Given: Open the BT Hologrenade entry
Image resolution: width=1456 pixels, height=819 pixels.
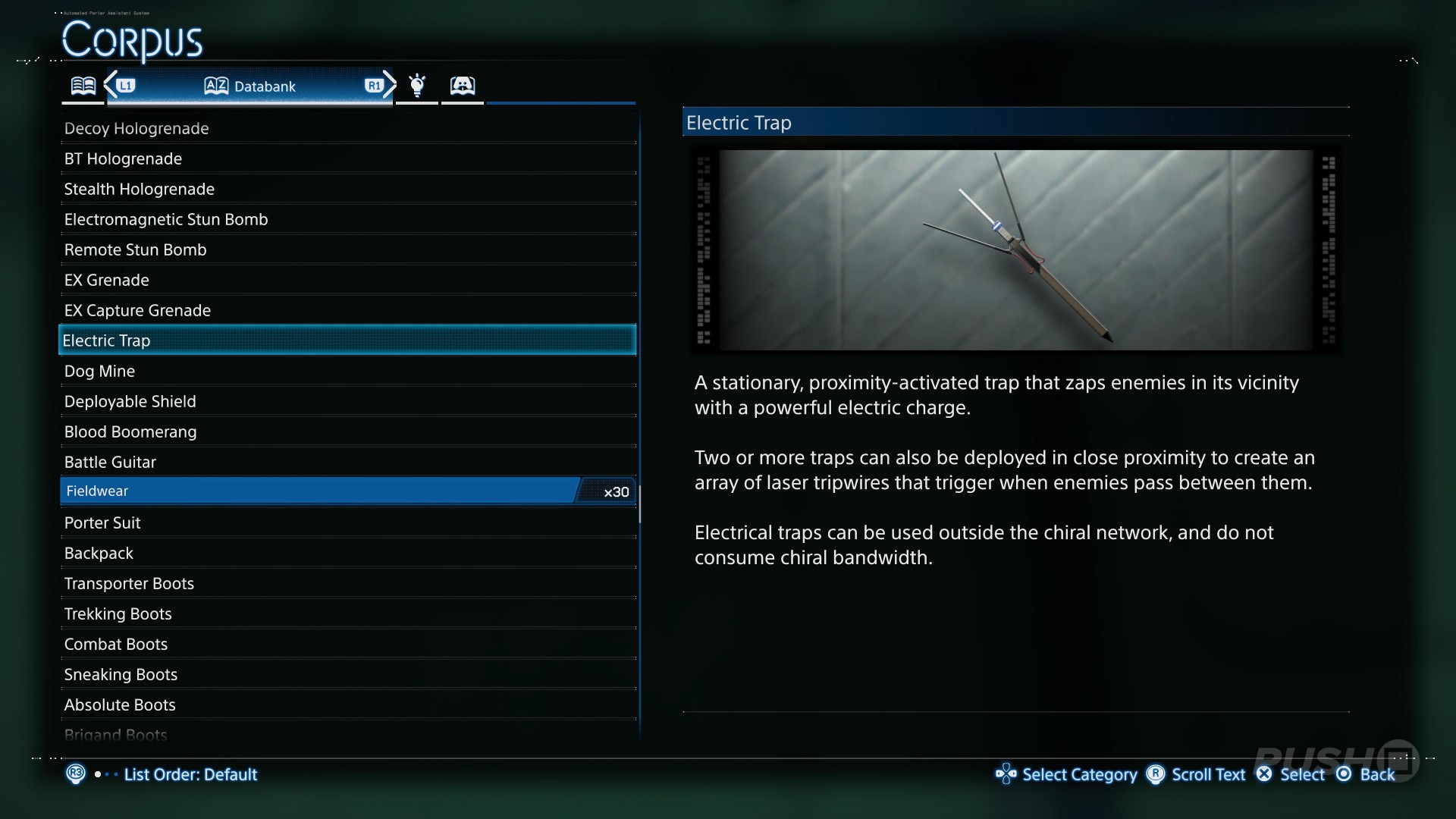Looking at the screenshot, I should point(123,158).
